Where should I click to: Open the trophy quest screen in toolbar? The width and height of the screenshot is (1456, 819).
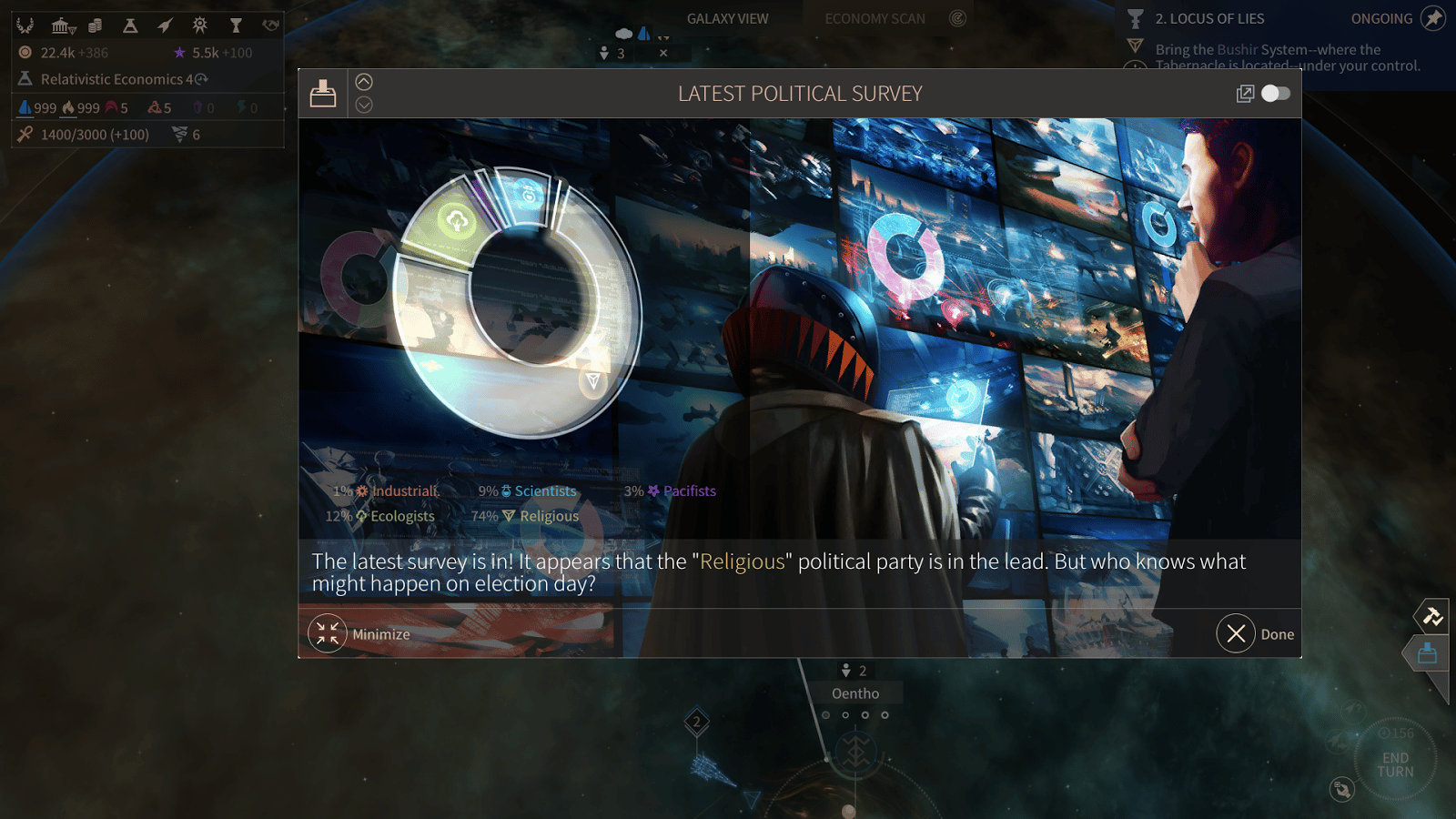click(236, 25)
